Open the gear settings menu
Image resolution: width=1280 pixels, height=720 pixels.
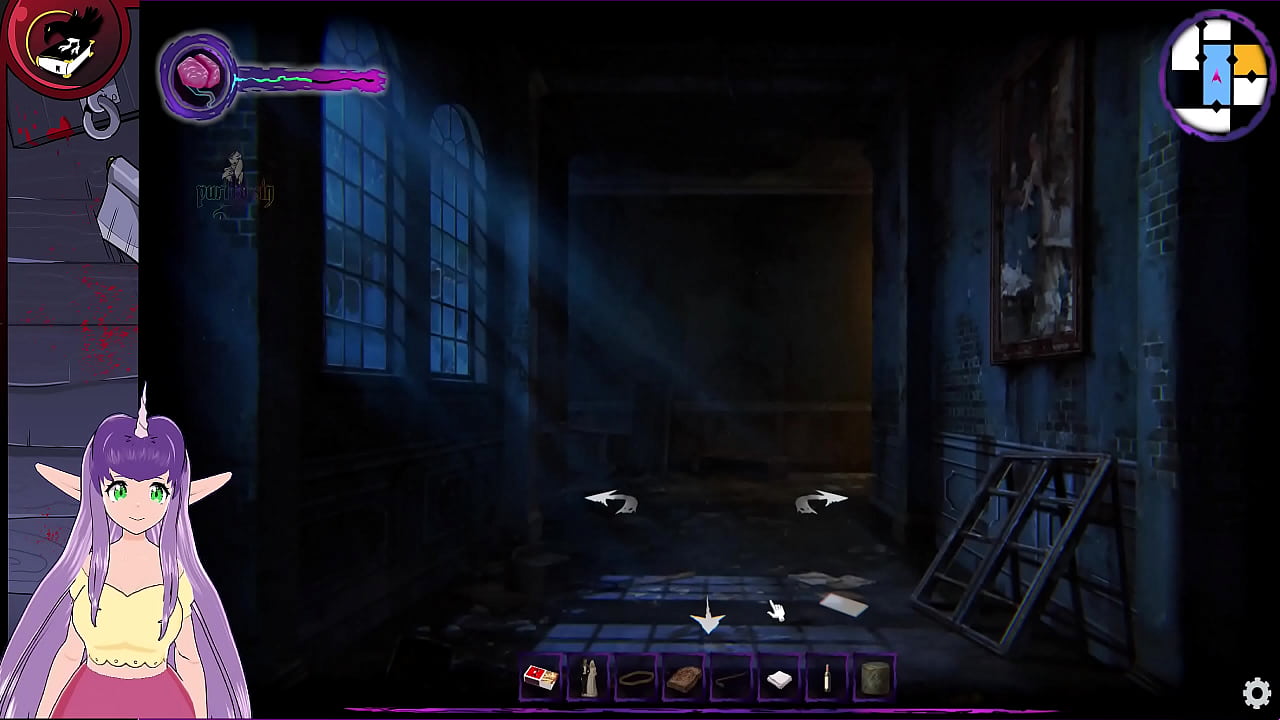click(x=1257, y=692)
